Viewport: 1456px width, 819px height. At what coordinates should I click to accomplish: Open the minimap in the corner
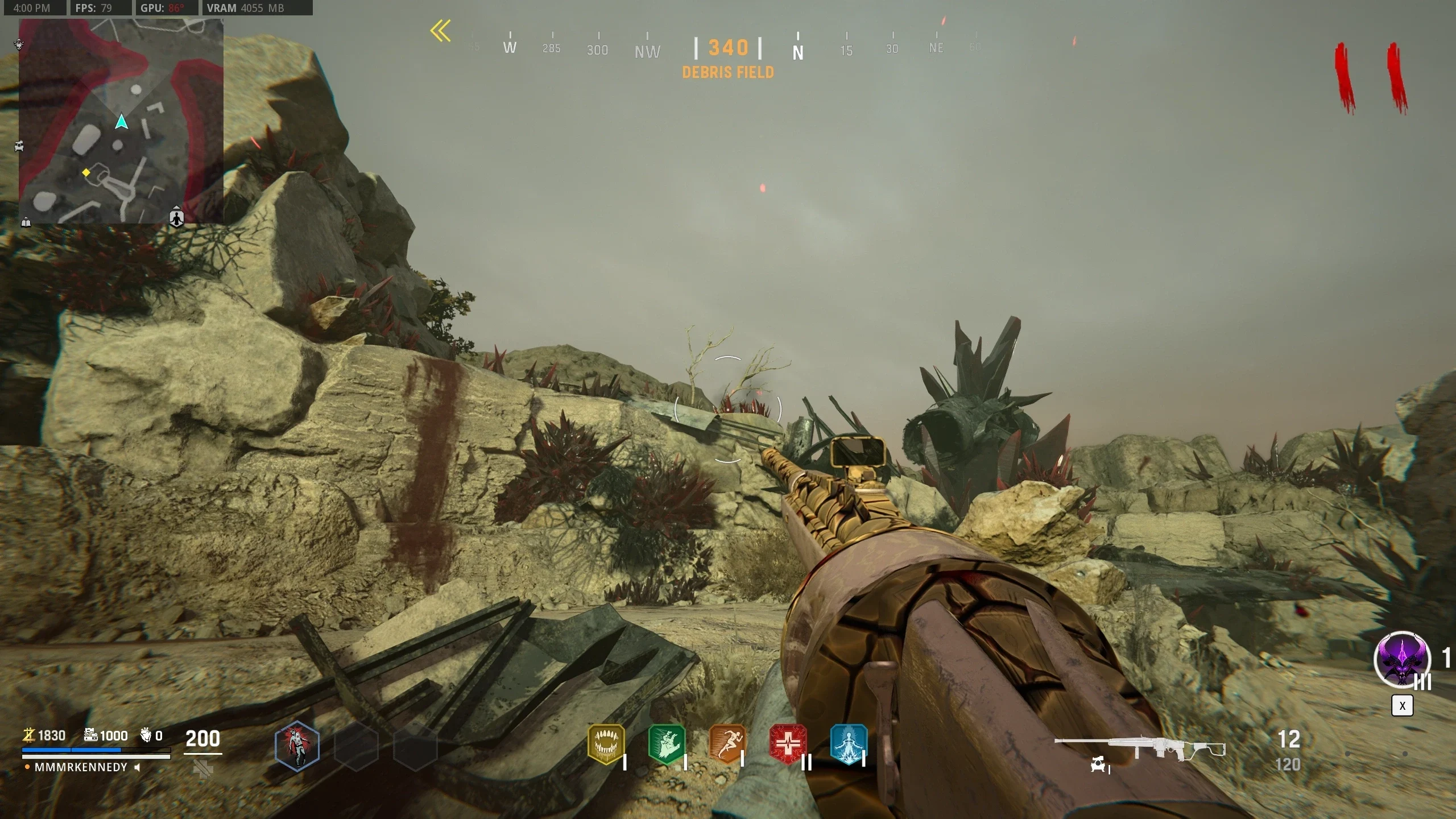point(121,121)
